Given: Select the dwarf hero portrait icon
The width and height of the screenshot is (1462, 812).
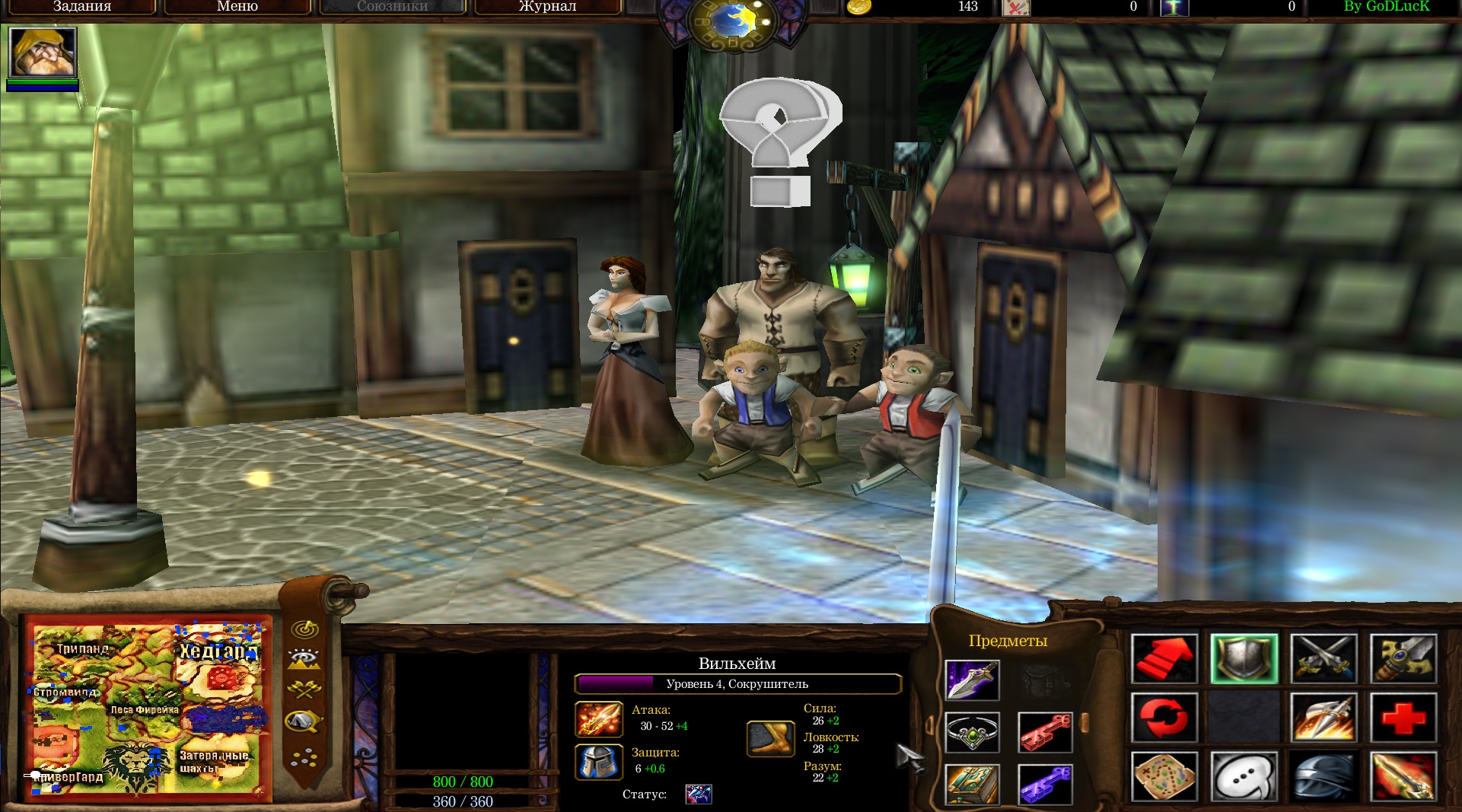Looking at the screenshot, I should [x=43, y=52].
